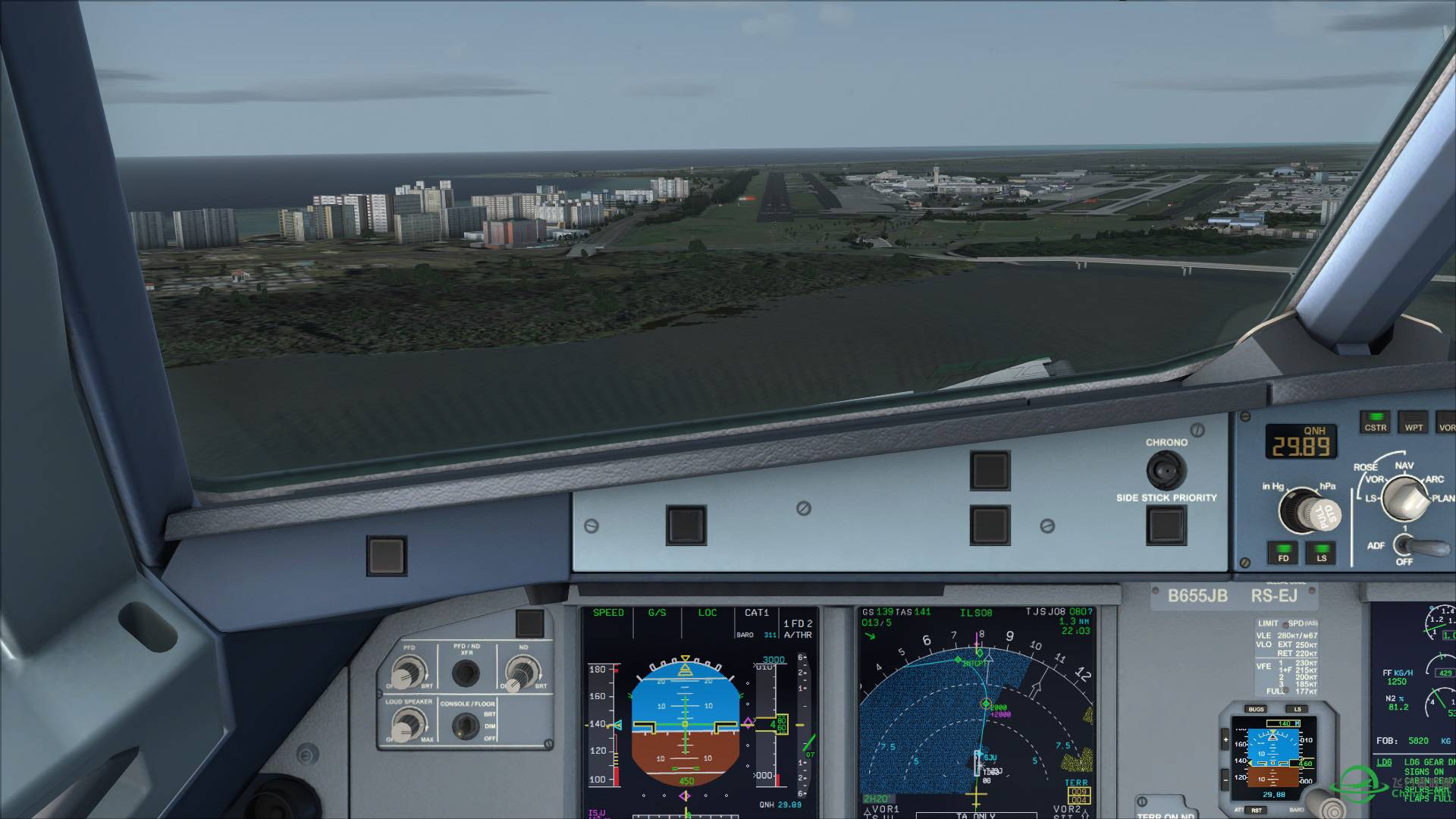Click the ND mode selector knob

(x=1404, y=499)
